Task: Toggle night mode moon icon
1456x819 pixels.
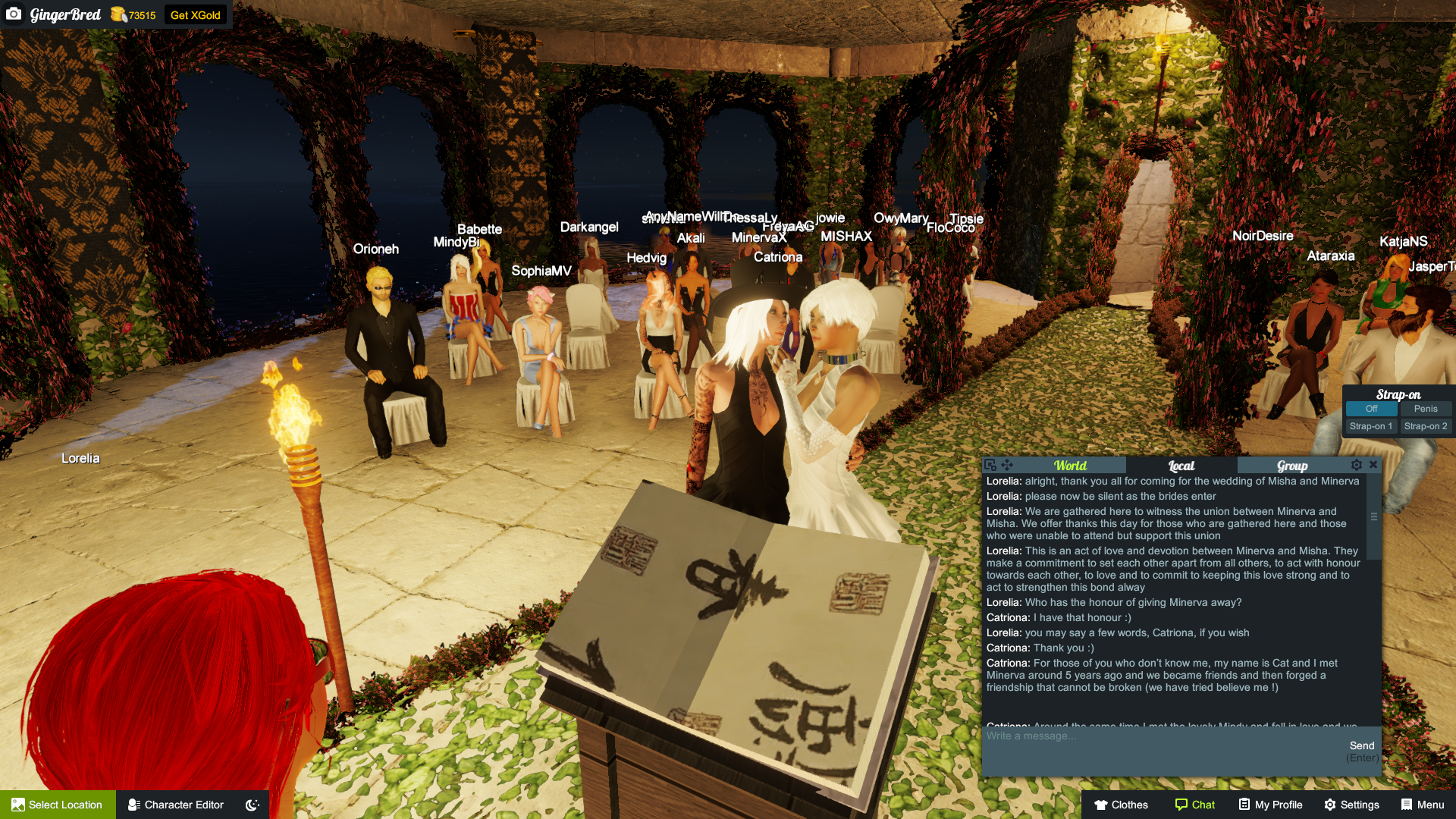Action: click(x=251, y=805)
